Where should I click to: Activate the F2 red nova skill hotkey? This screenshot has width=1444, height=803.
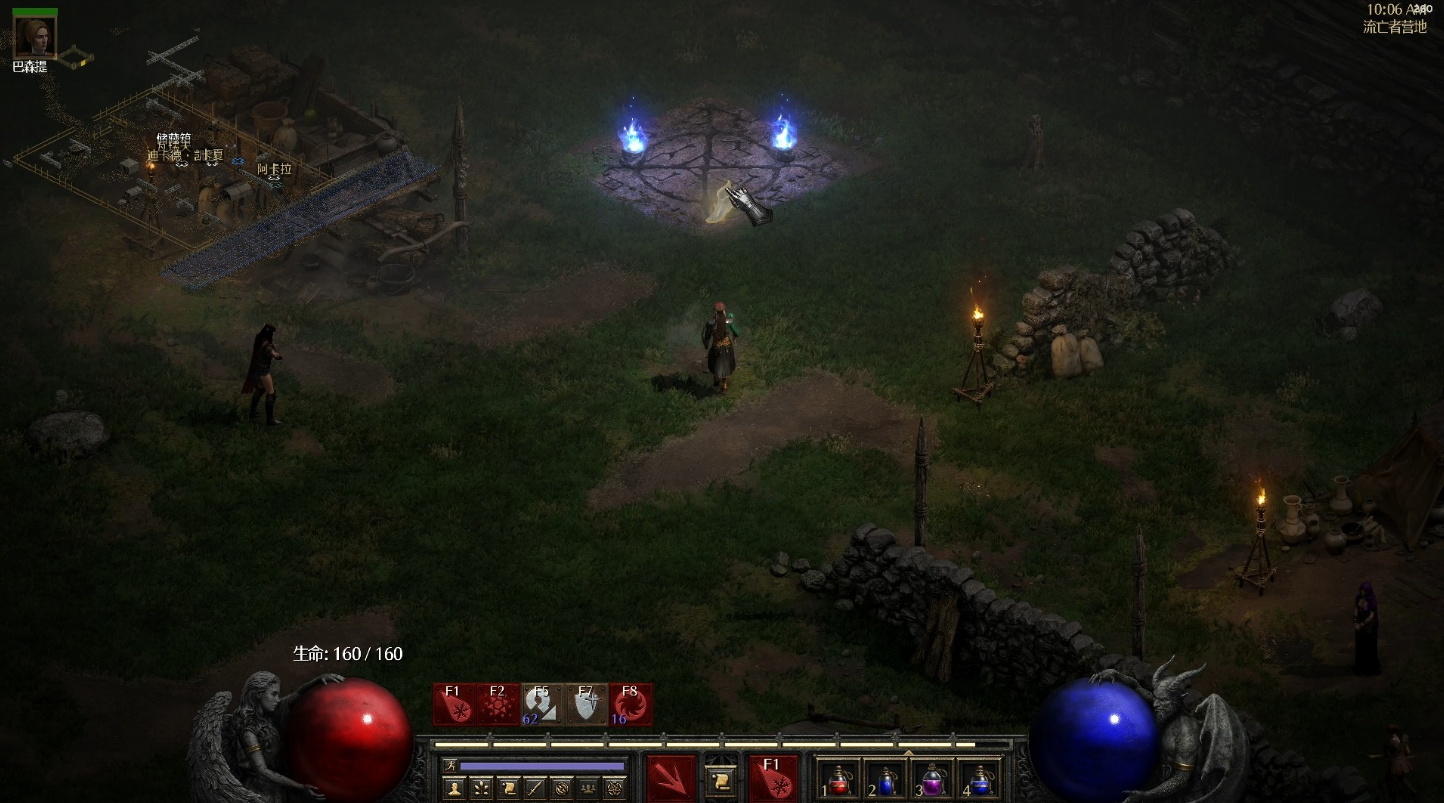click(498, 704)
